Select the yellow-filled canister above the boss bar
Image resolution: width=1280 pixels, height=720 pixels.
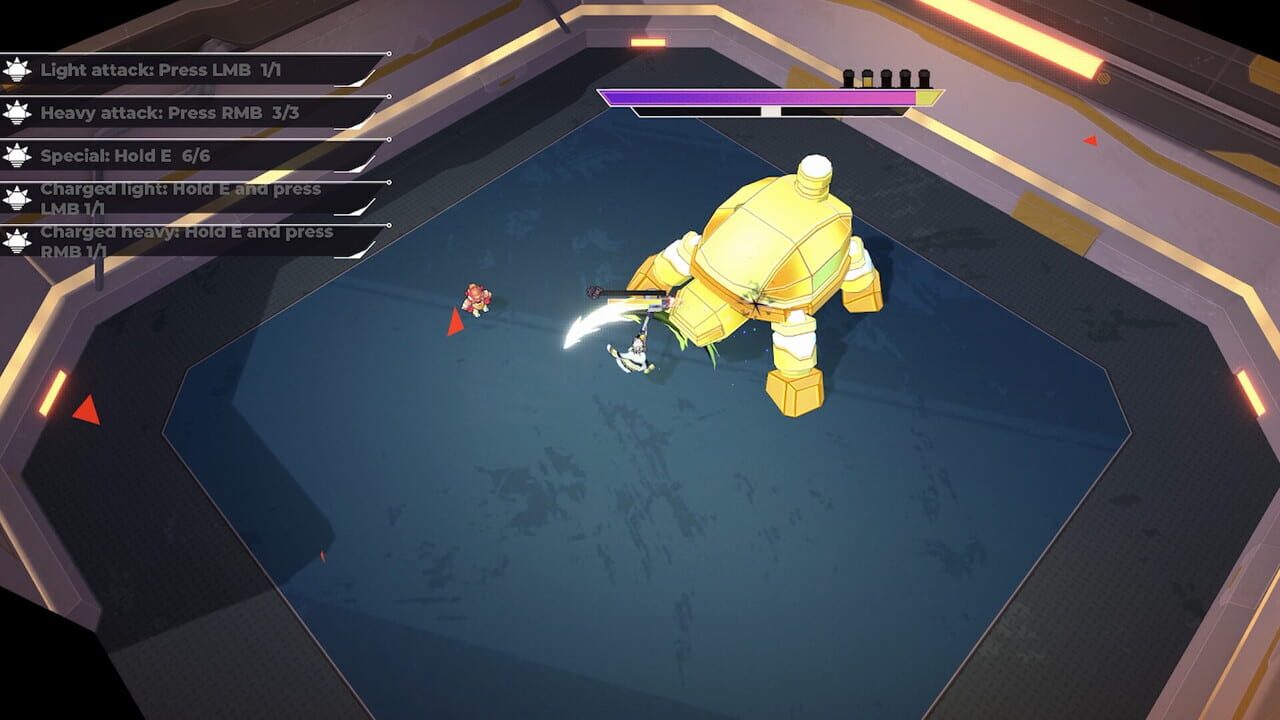866,78
